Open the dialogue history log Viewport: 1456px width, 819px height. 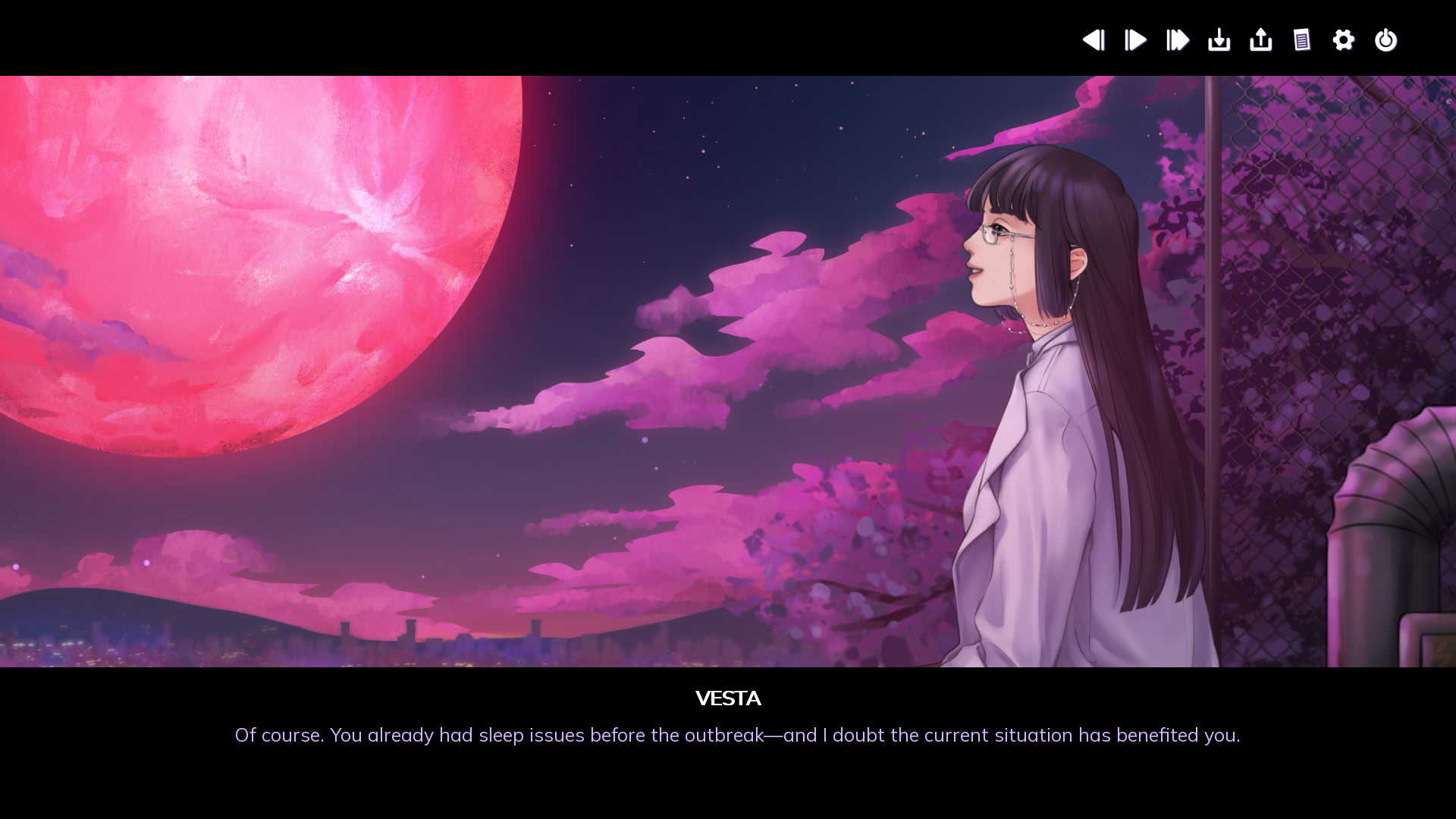pyautogui.click(x=1302, y=40)
